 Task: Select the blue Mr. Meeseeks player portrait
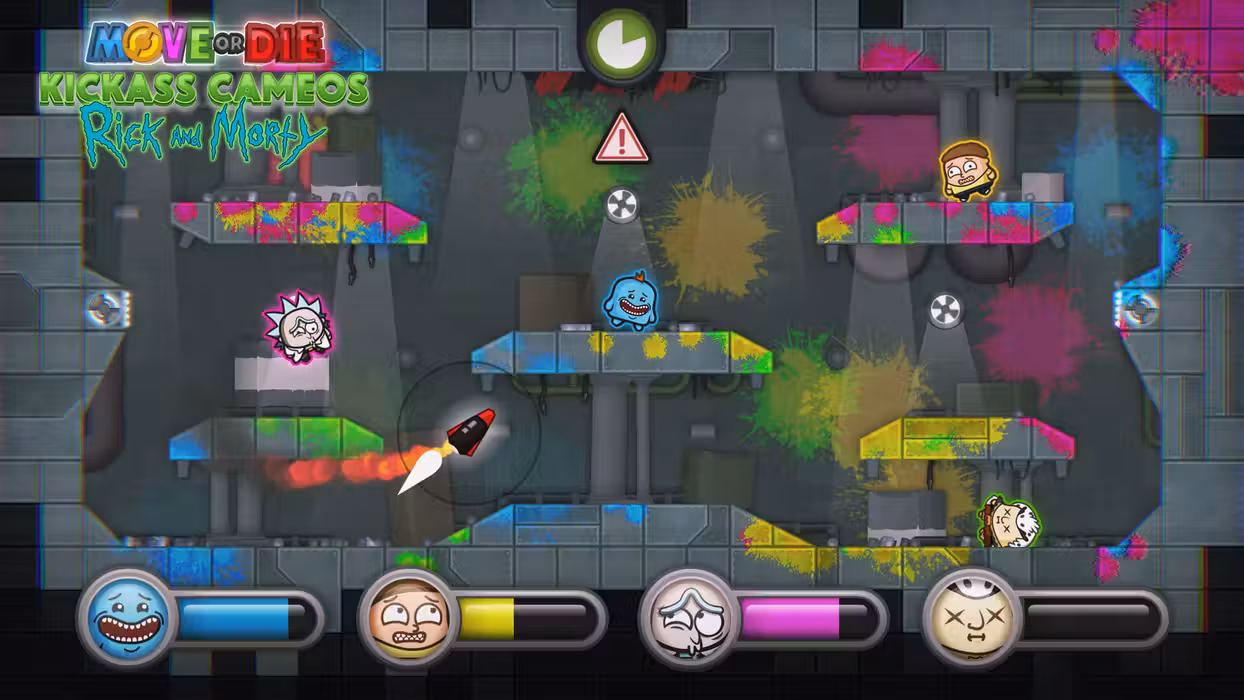tap(126, 617)
